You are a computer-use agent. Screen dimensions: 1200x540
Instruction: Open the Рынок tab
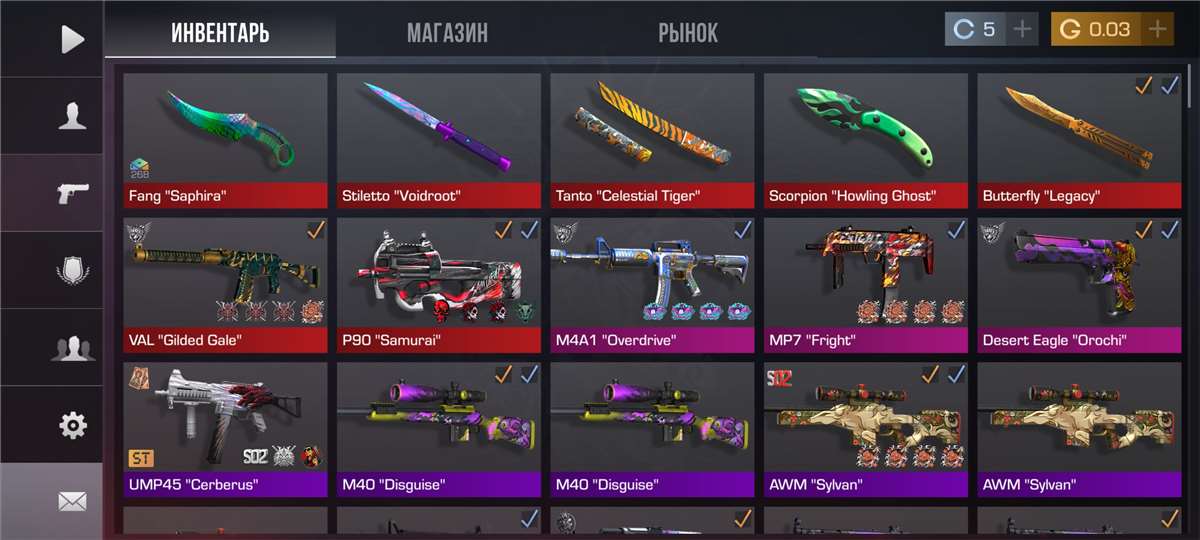pyautogui.click(x=688, y=33)
